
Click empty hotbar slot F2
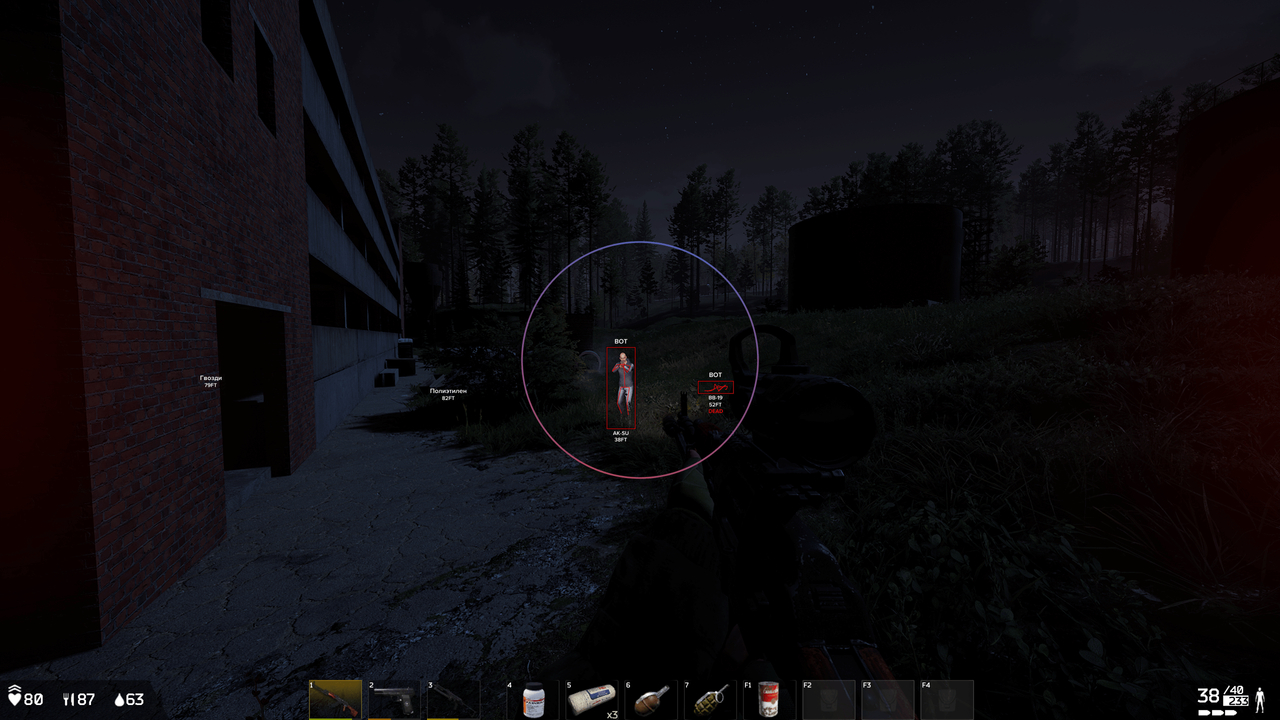830,698
